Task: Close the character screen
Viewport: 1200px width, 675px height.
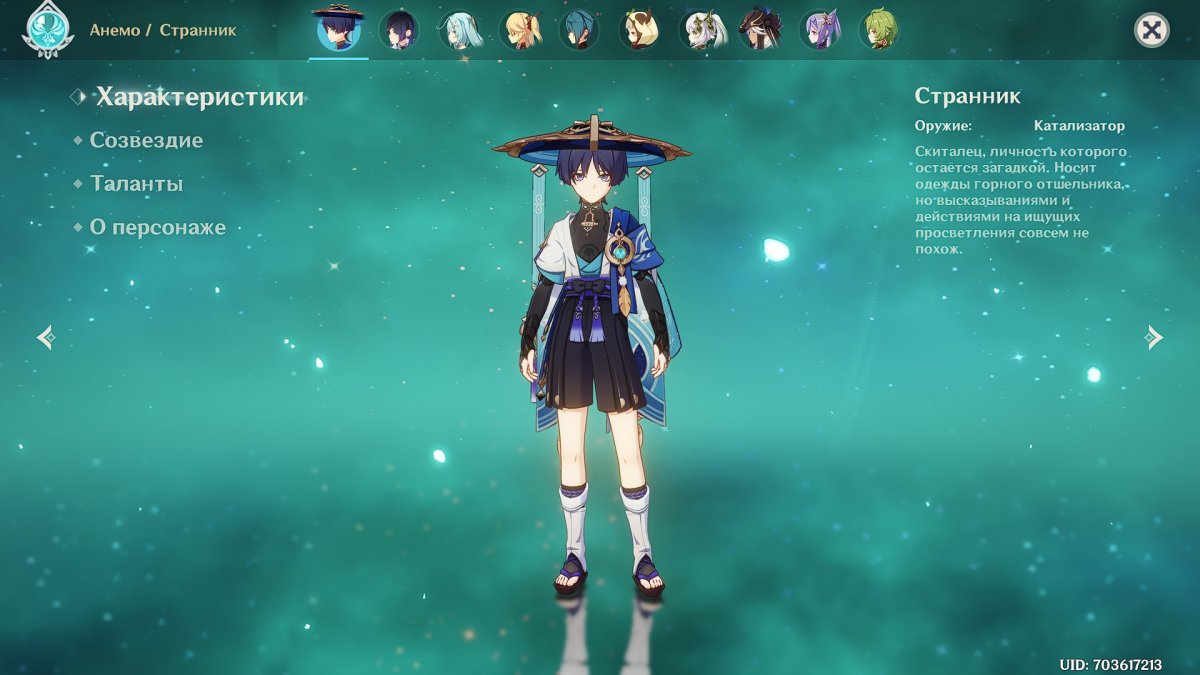Action: click(1151, 30)
